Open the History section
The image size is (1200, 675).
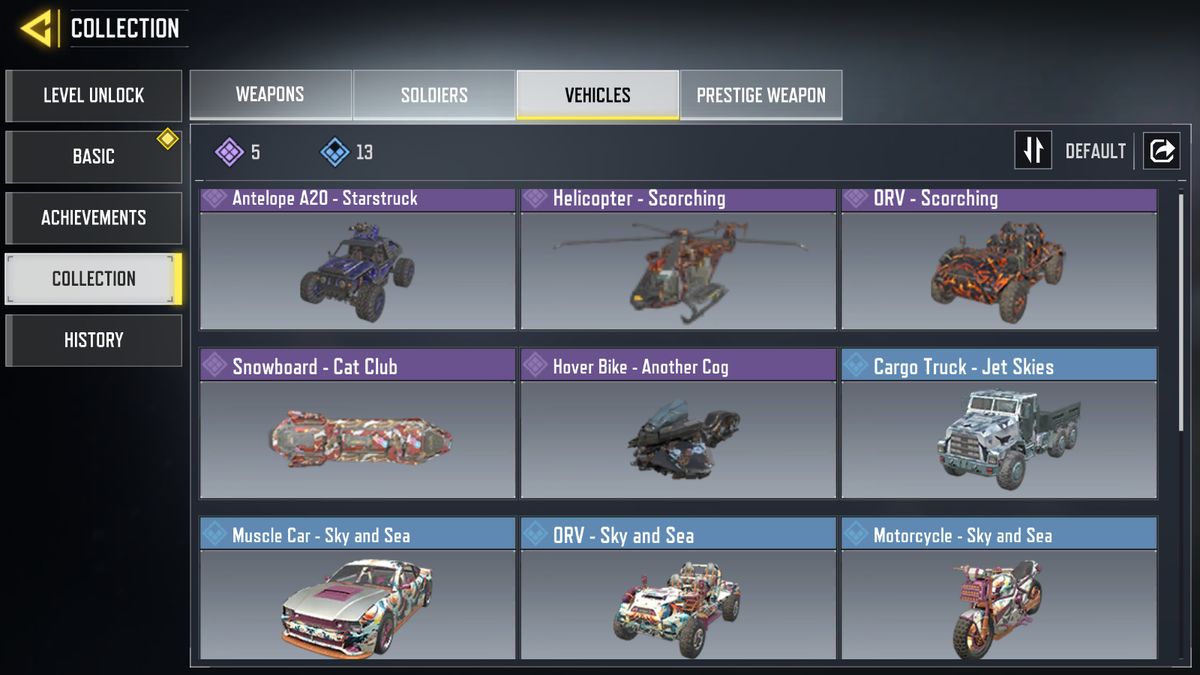click(x=93, y=340)
